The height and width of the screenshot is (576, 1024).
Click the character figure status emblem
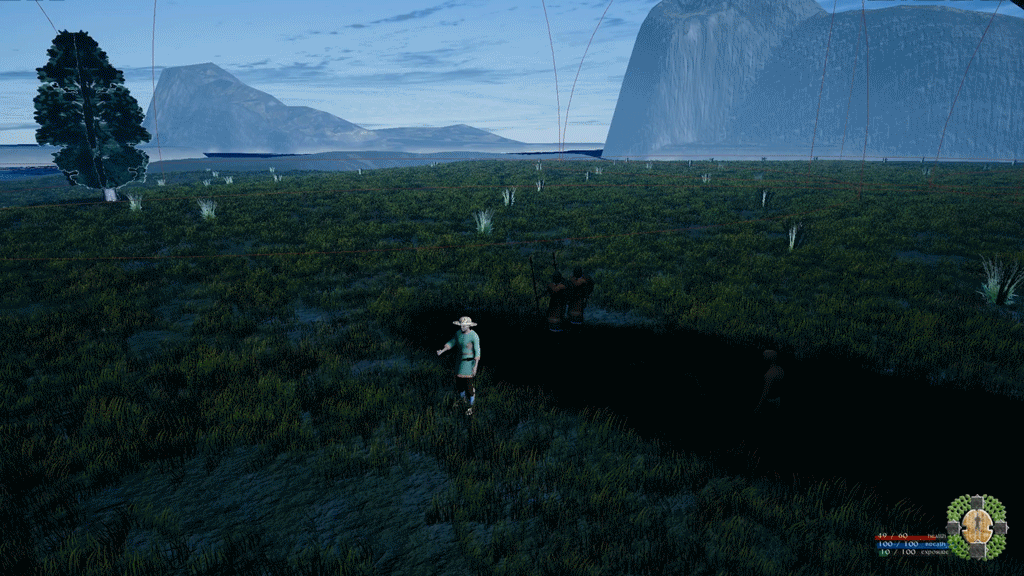click(976, 526)
